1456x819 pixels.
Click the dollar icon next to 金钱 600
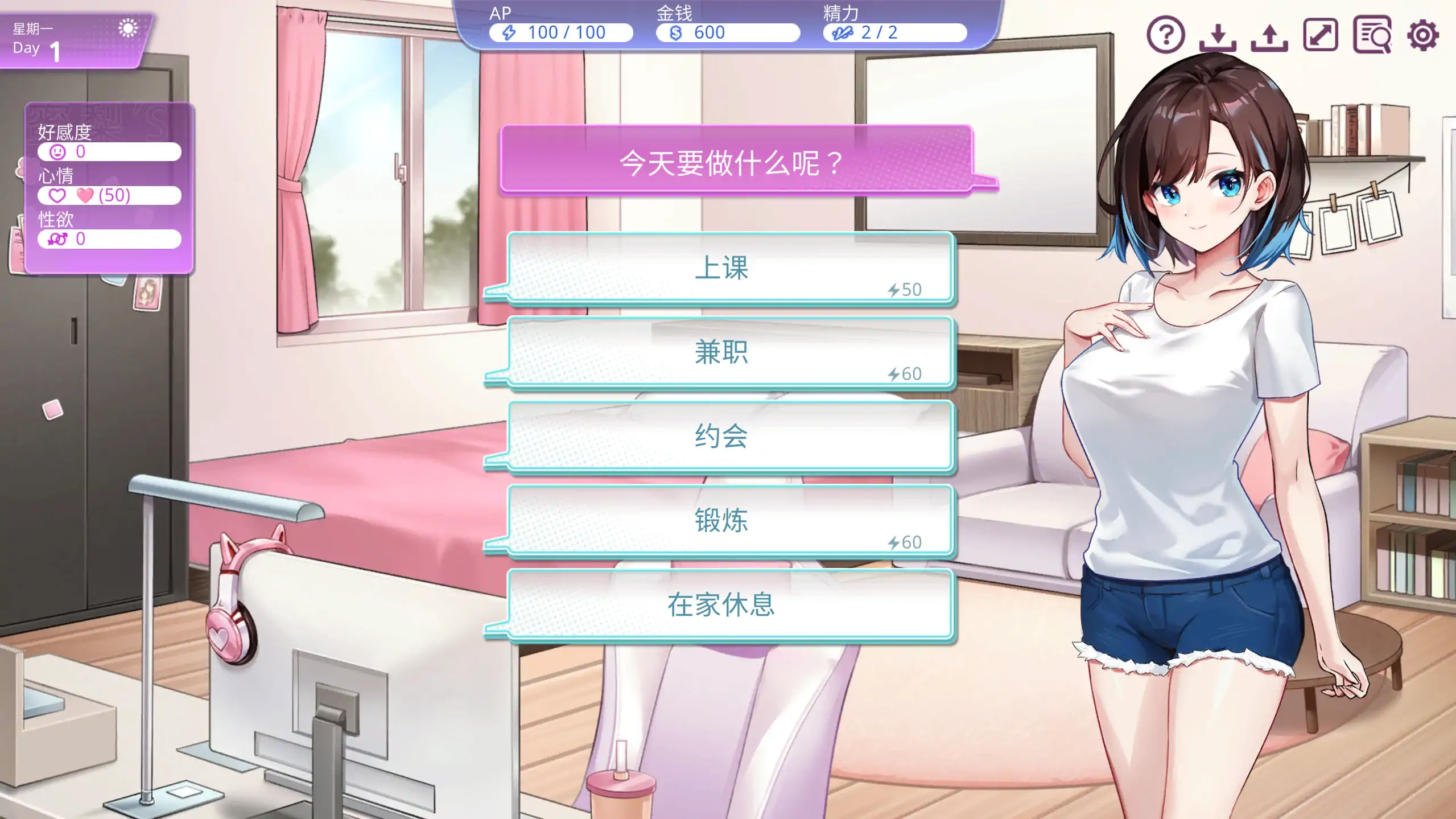pyautogui.click(x=676, y=32)
